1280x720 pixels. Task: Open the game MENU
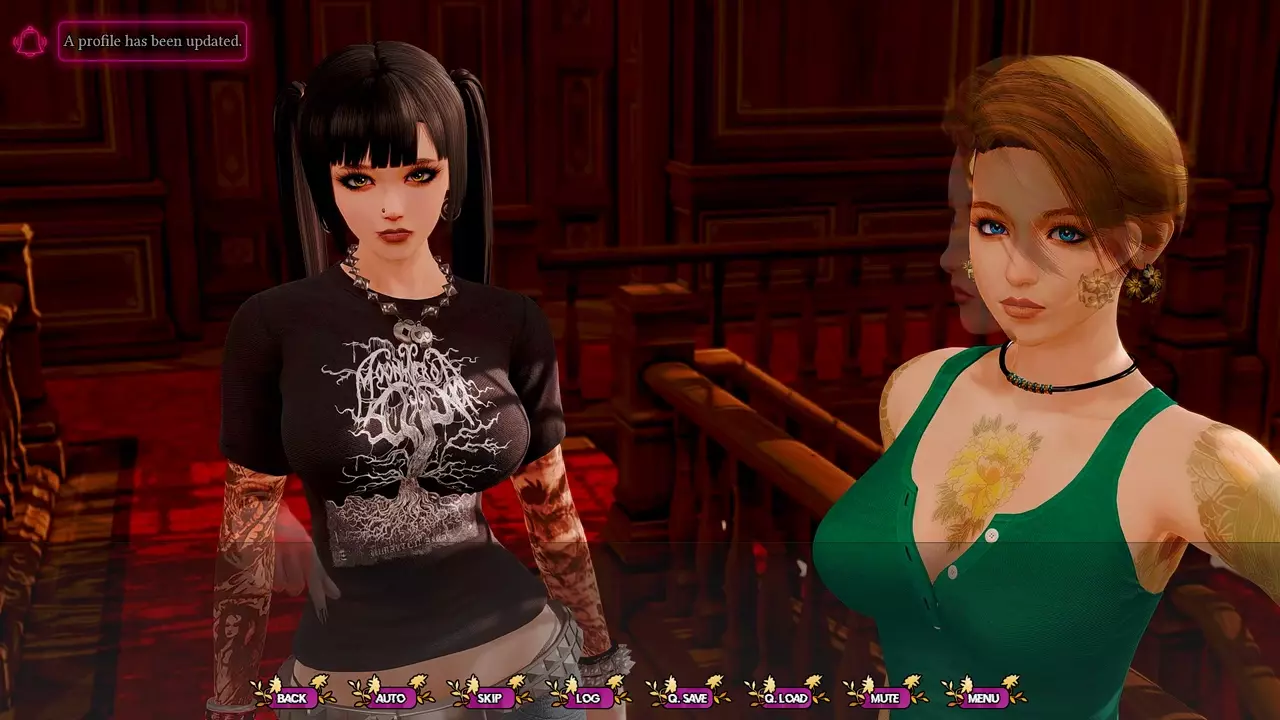pyautogui.click(x=983, y=697)
